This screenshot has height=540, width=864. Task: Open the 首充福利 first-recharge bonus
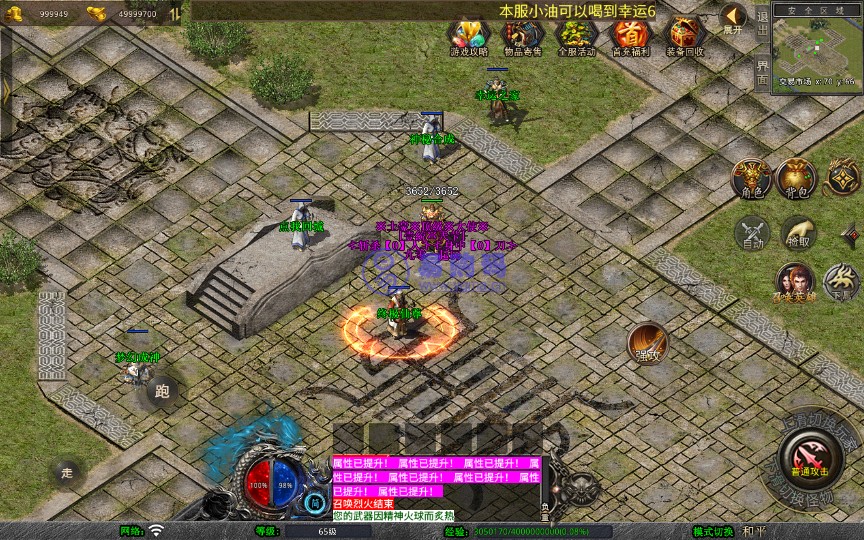630,38
